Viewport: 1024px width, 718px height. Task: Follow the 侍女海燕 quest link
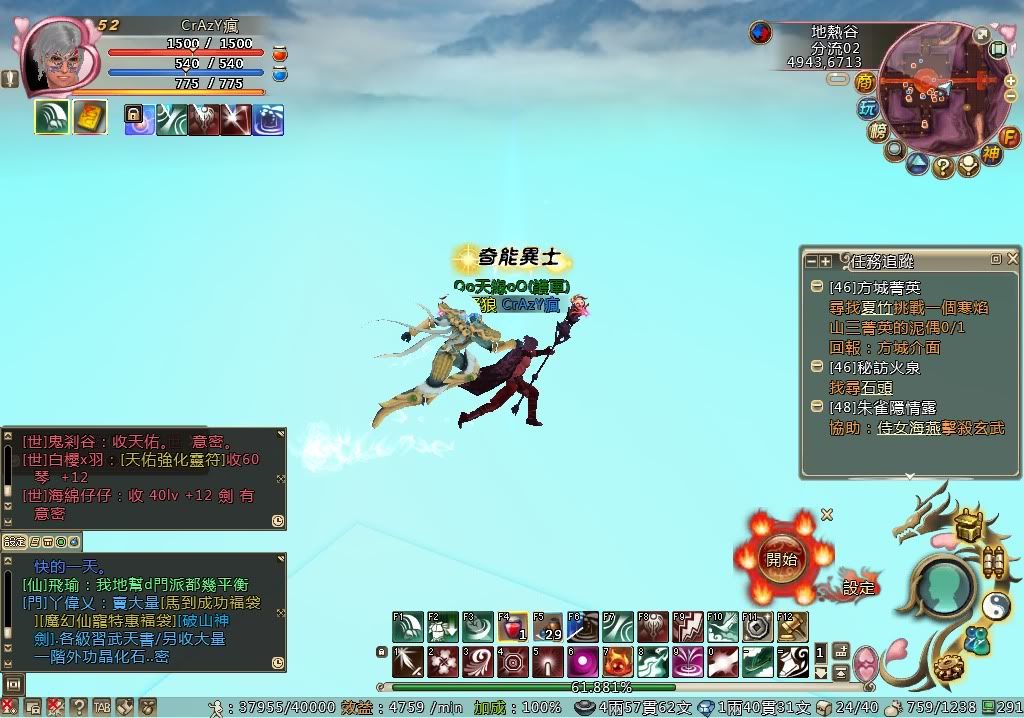coord(906,428)
